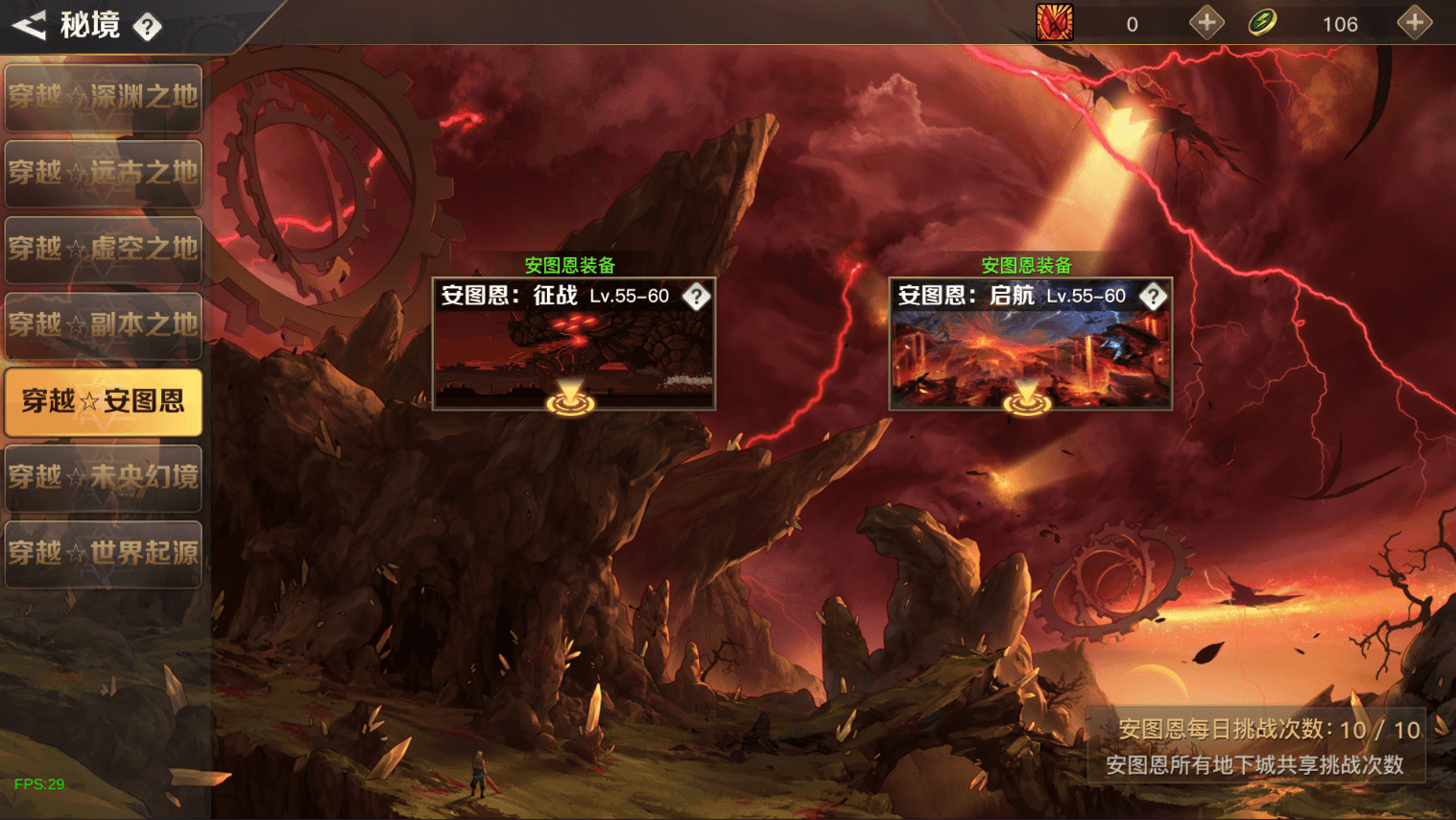Show info for 安图恩：启航 via question mark
Image resolution: width=1456 pixels, height=820 pixels.
pos(1153,296)
